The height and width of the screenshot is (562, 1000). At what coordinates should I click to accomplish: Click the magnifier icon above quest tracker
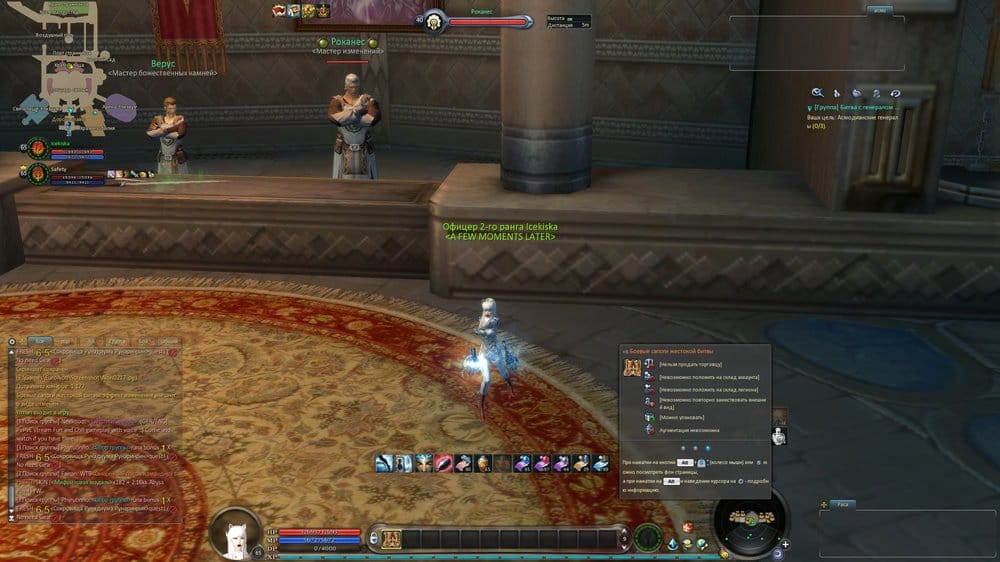817,92
